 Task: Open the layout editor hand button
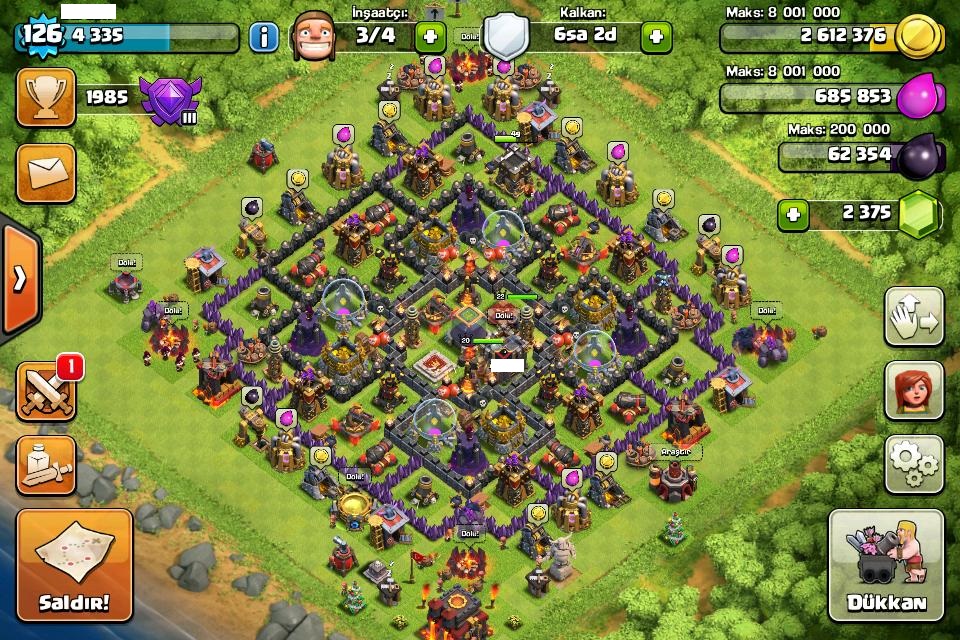point(914,317)
